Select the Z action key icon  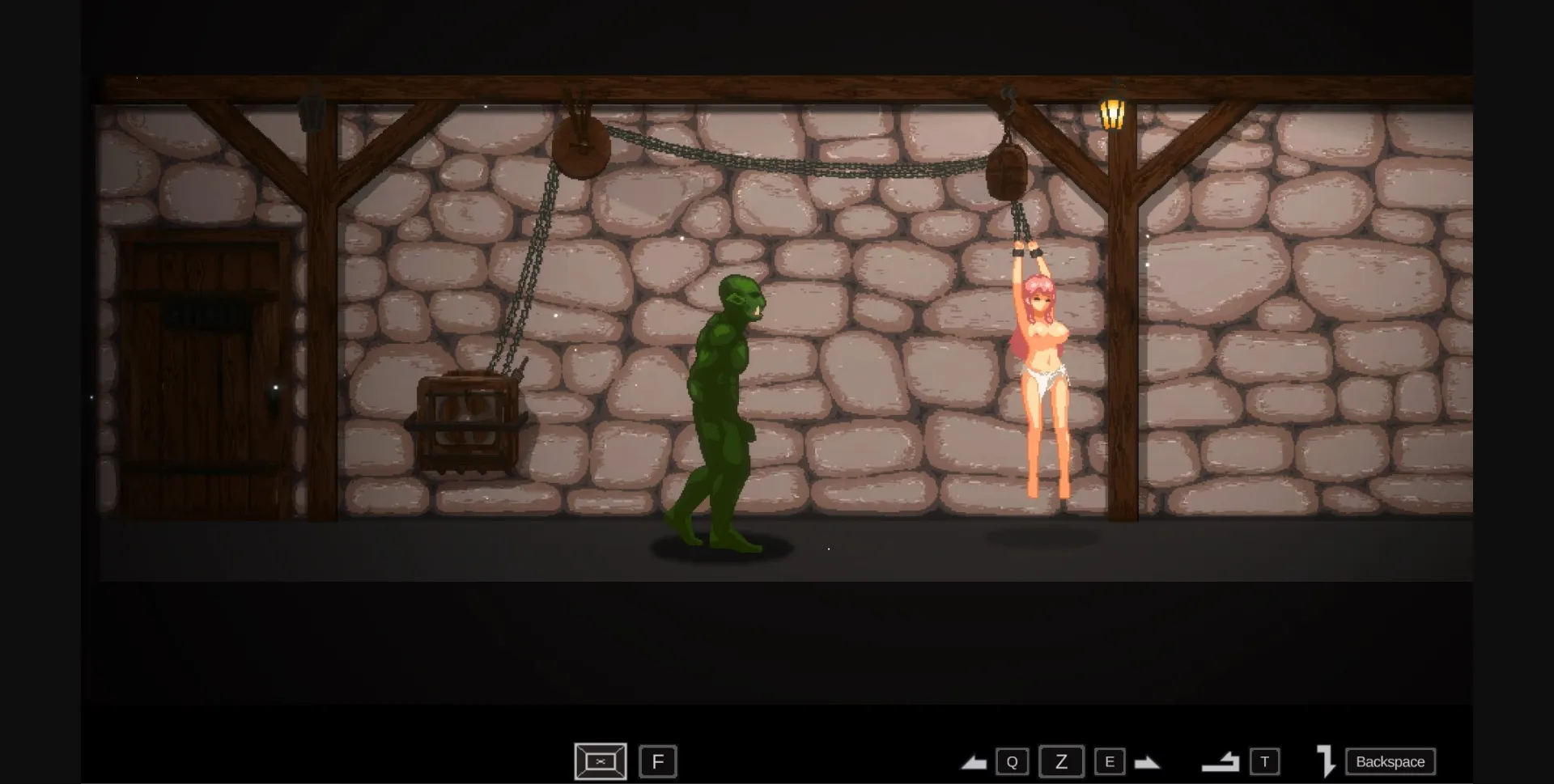1061,761
